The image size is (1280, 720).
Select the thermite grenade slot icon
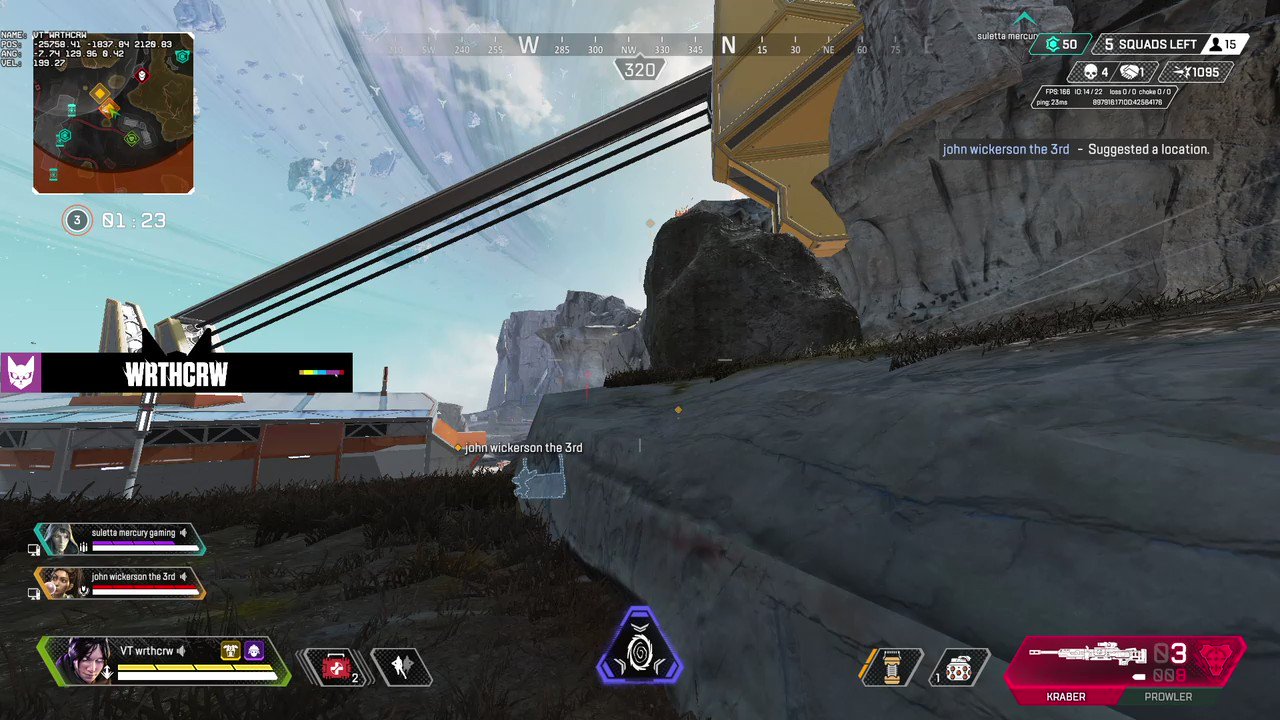958,667
